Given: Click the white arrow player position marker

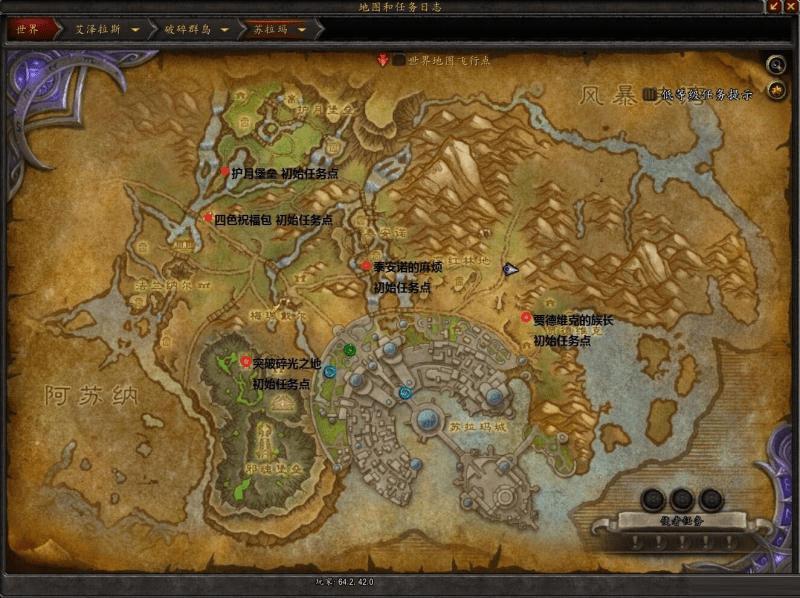Looking at the screenshot, I should [510, 268].
